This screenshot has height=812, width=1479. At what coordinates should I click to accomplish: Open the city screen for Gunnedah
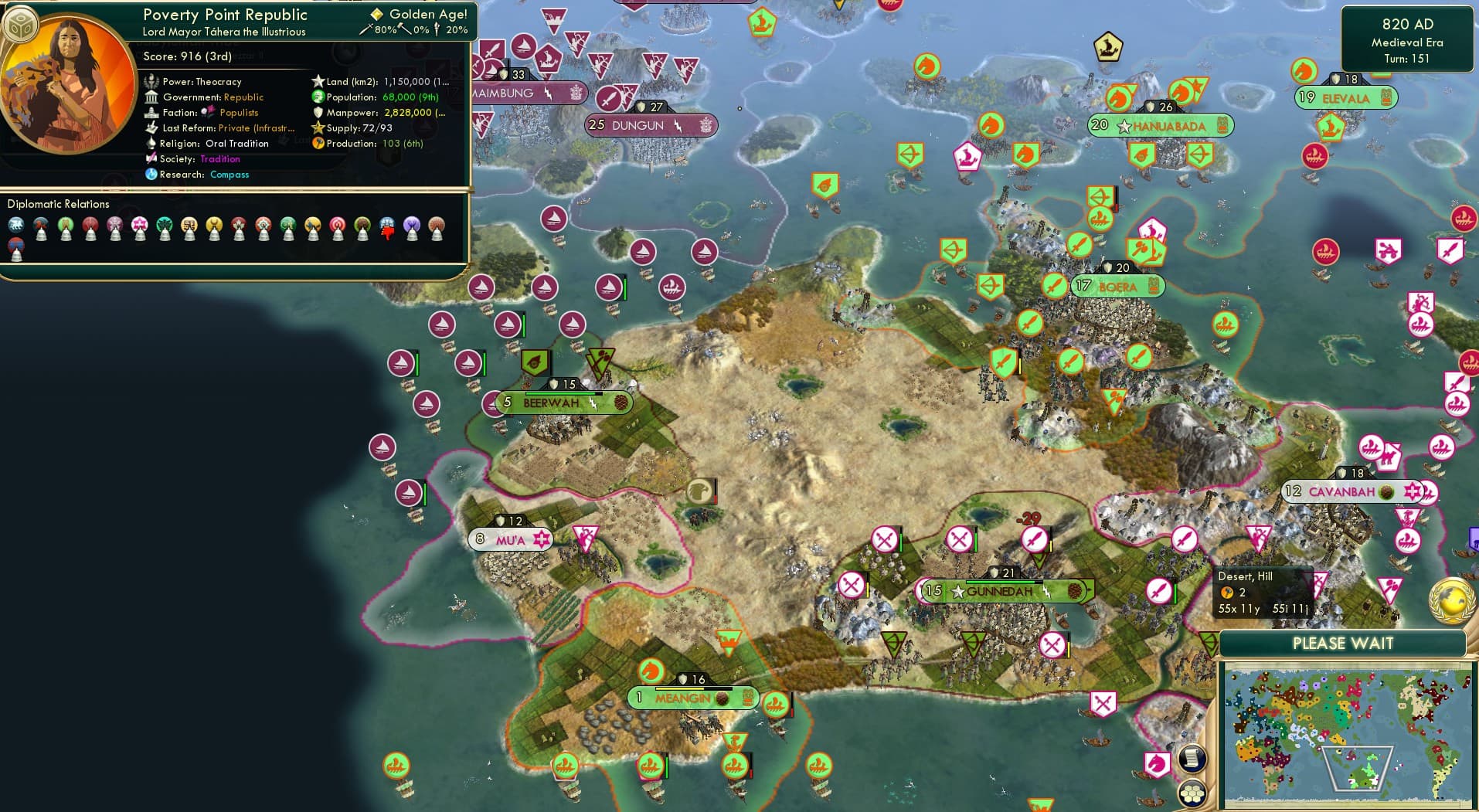(x=999, y=591)
